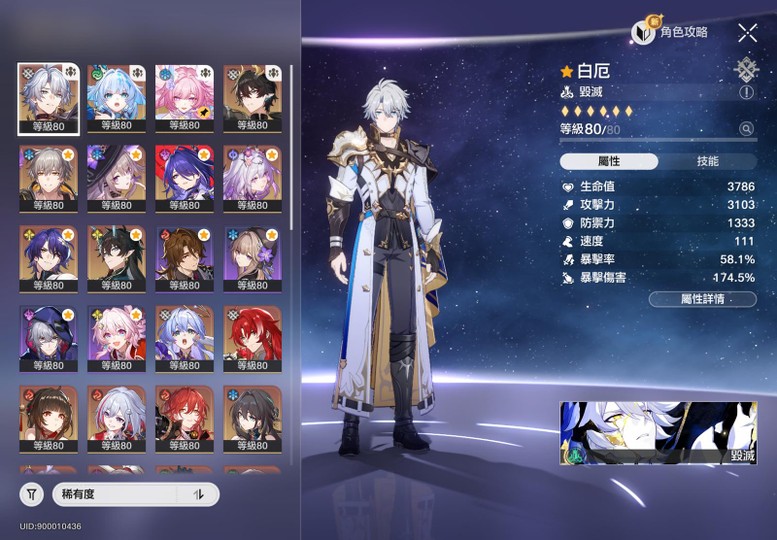Open the 毀滅 light cone thumbnail
The image size is (777, 540).
pos(657,434)
